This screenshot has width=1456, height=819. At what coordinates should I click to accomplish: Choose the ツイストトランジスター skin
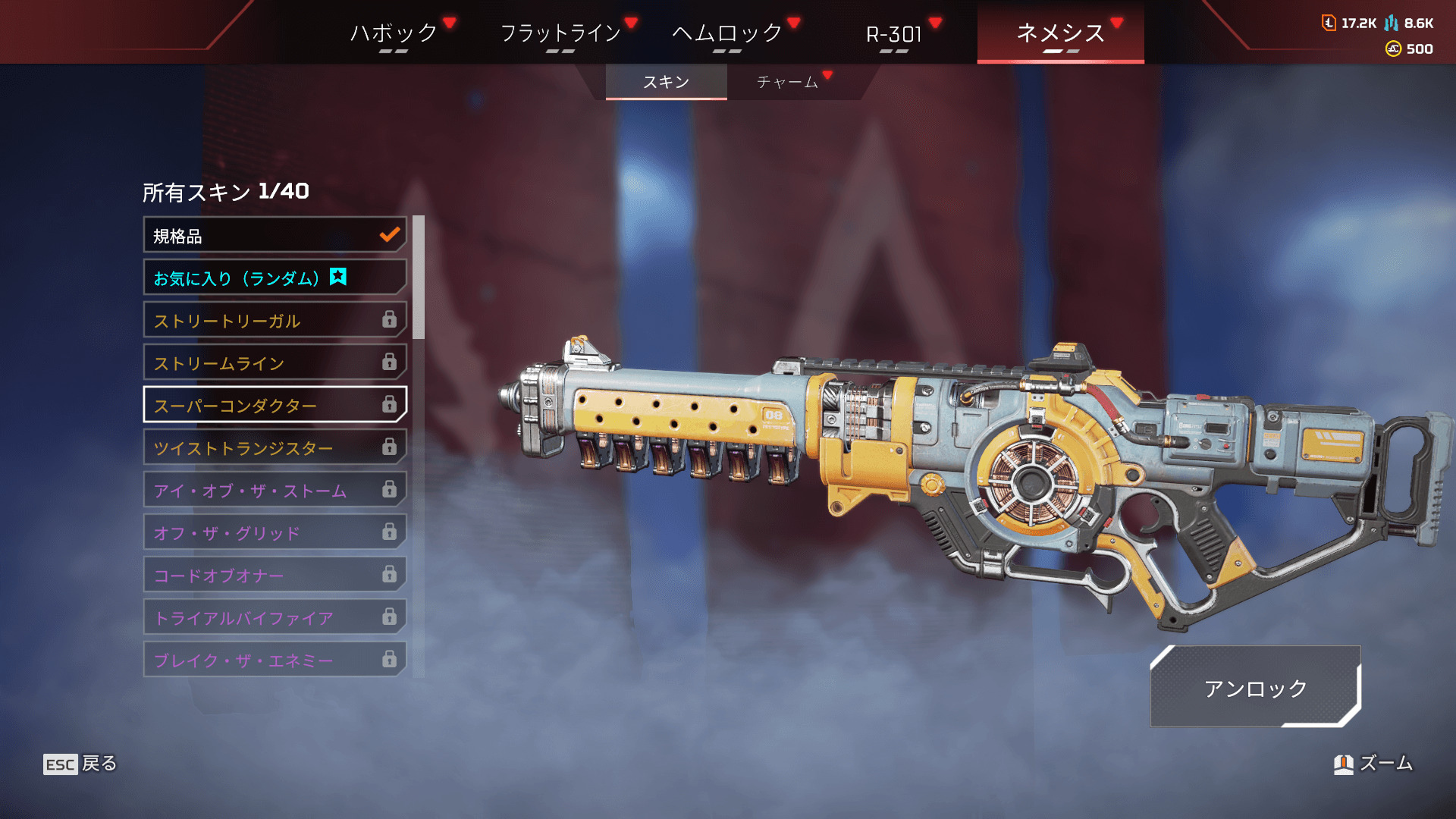[x=275, y=448]
